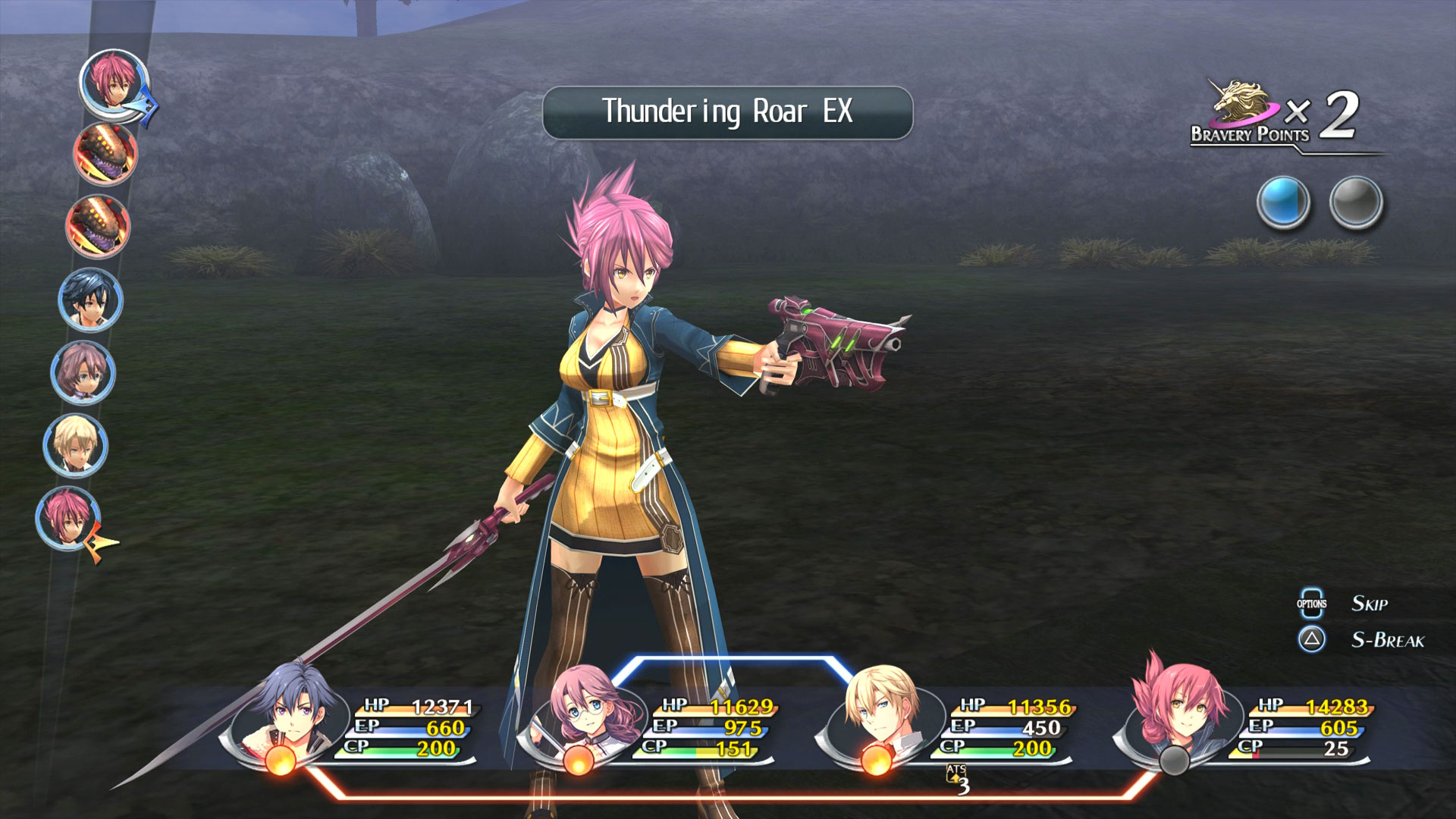Select the empty grey gauge orb
The image size is (1456, 819).
[1356, 202]
